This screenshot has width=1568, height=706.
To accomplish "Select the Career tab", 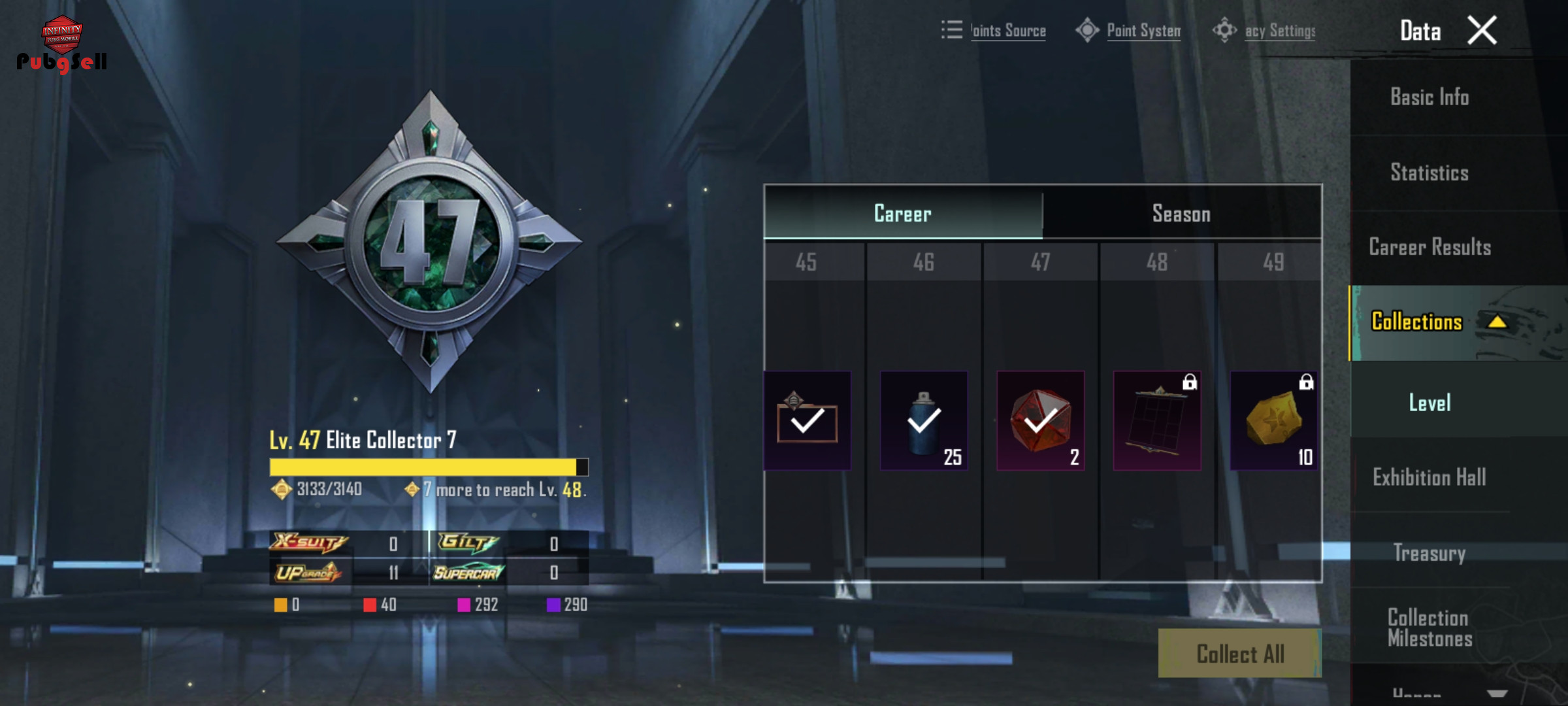I will tap(903, 214).
